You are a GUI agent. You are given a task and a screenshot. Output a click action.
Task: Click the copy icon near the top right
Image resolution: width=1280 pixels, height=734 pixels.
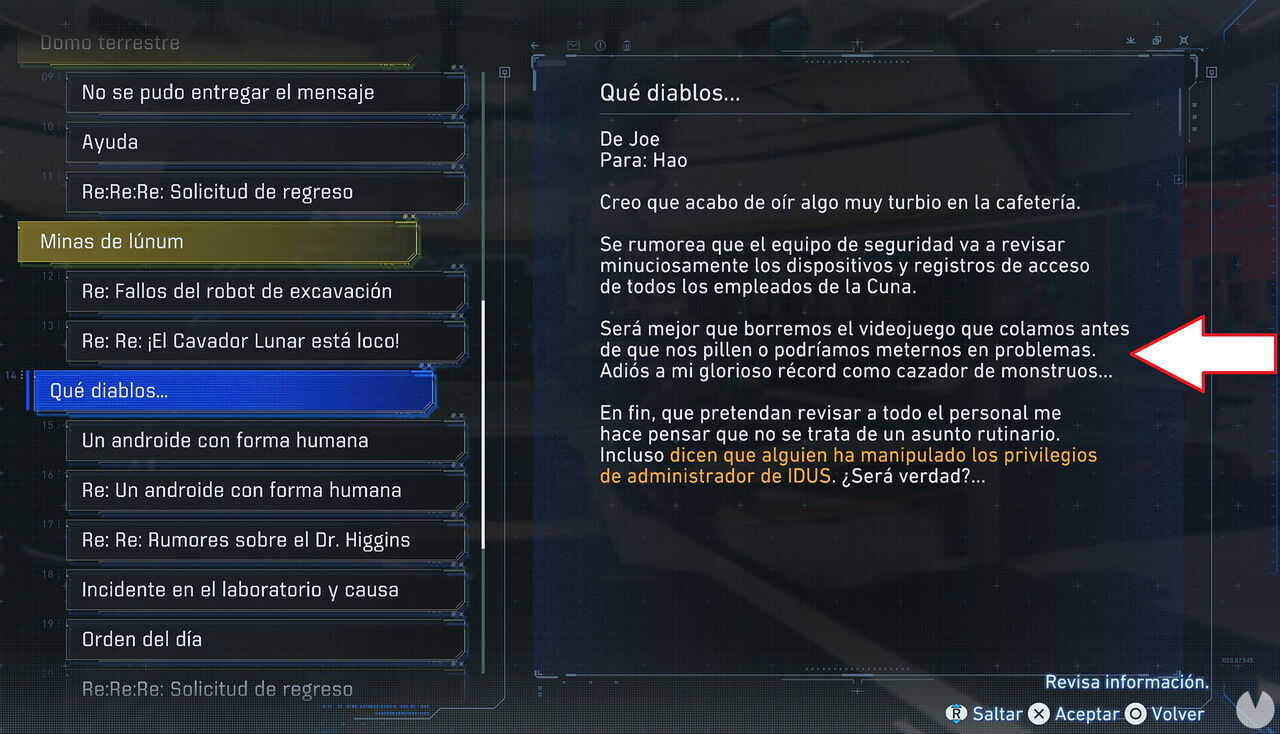[1156, 40]
